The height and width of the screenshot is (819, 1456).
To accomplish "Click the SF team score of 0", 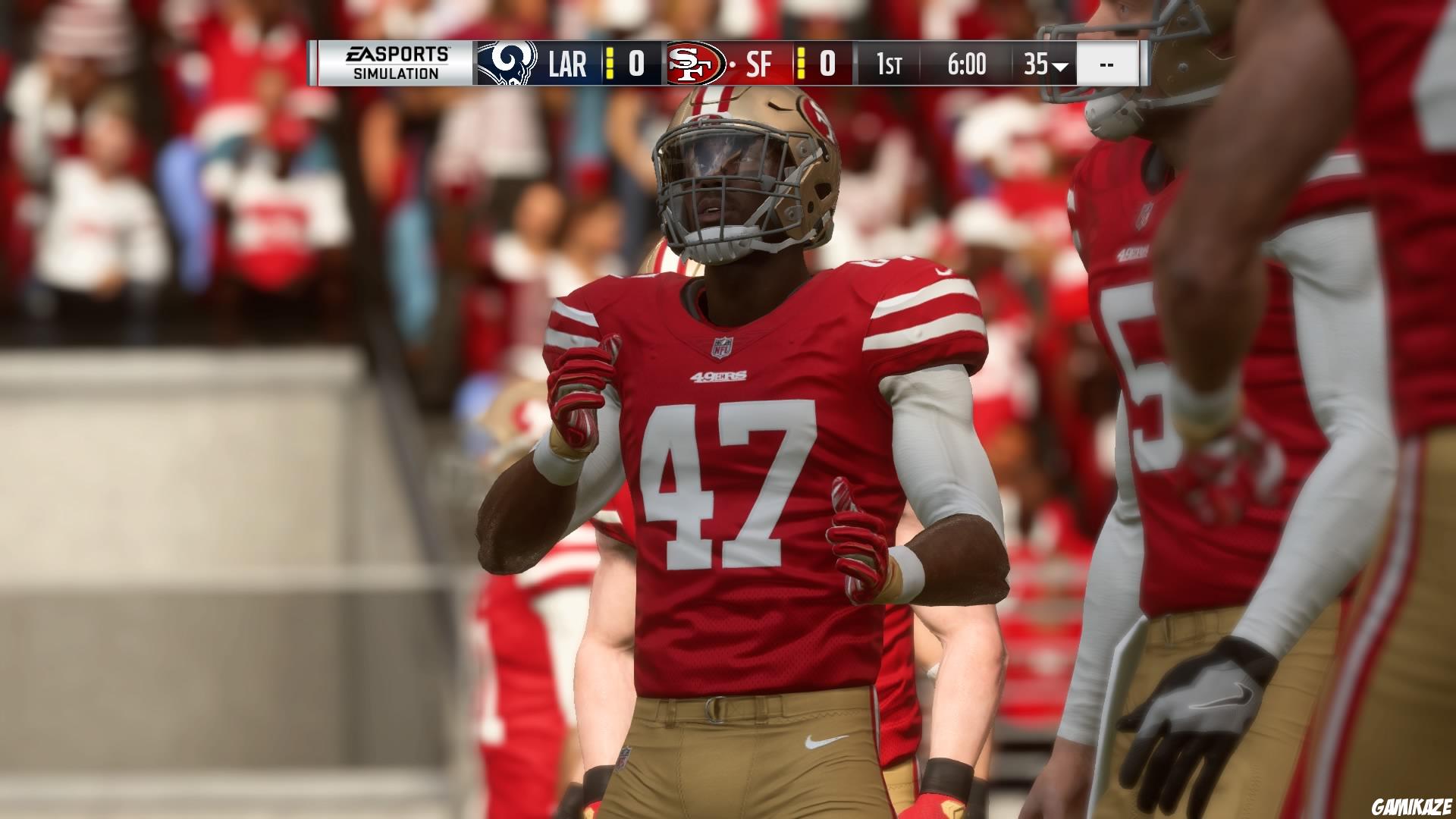I will (827, 64).
